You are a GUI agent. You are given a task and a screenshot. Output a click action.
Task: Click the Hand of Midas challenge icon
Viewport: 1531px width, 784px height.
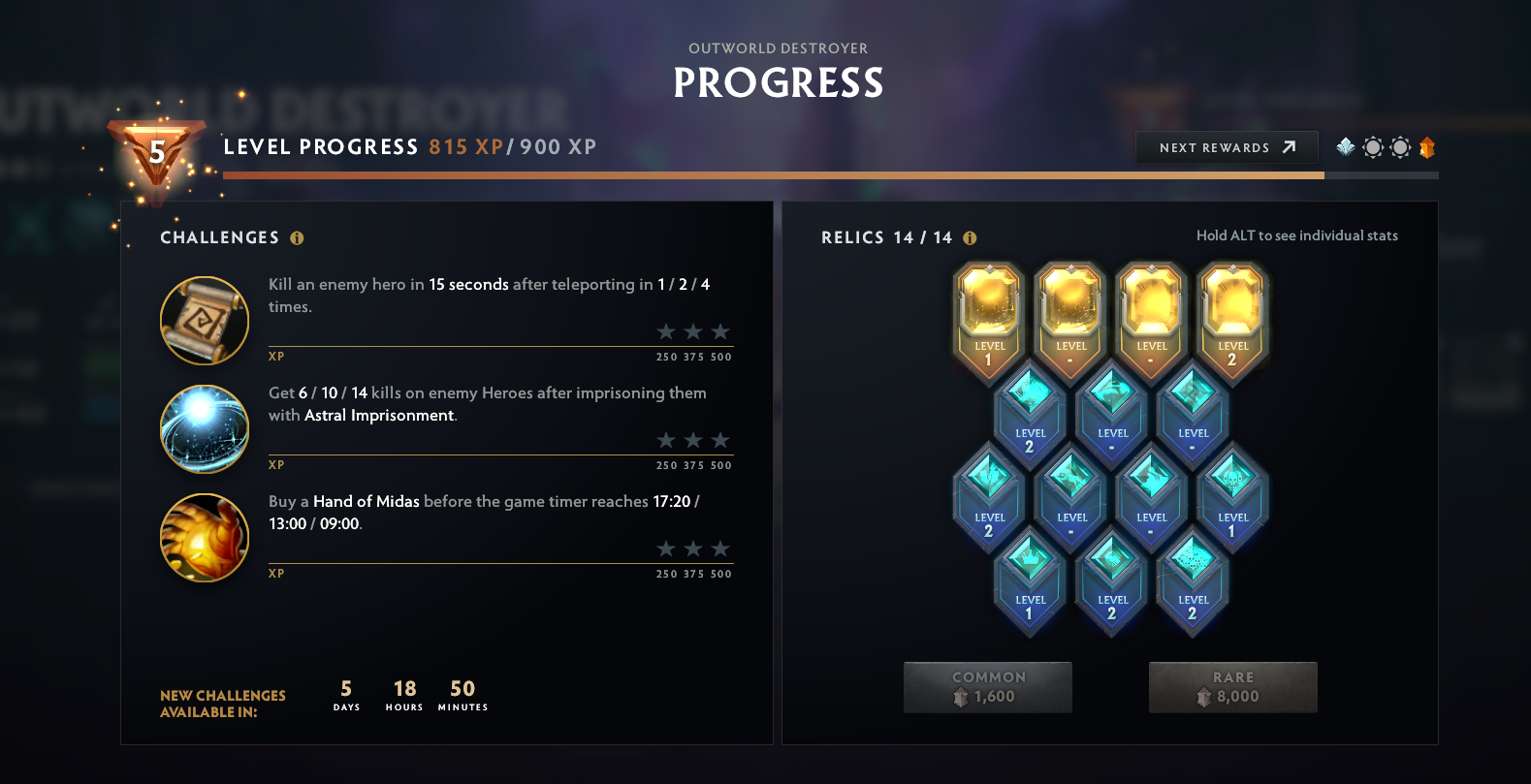(205, 538)
